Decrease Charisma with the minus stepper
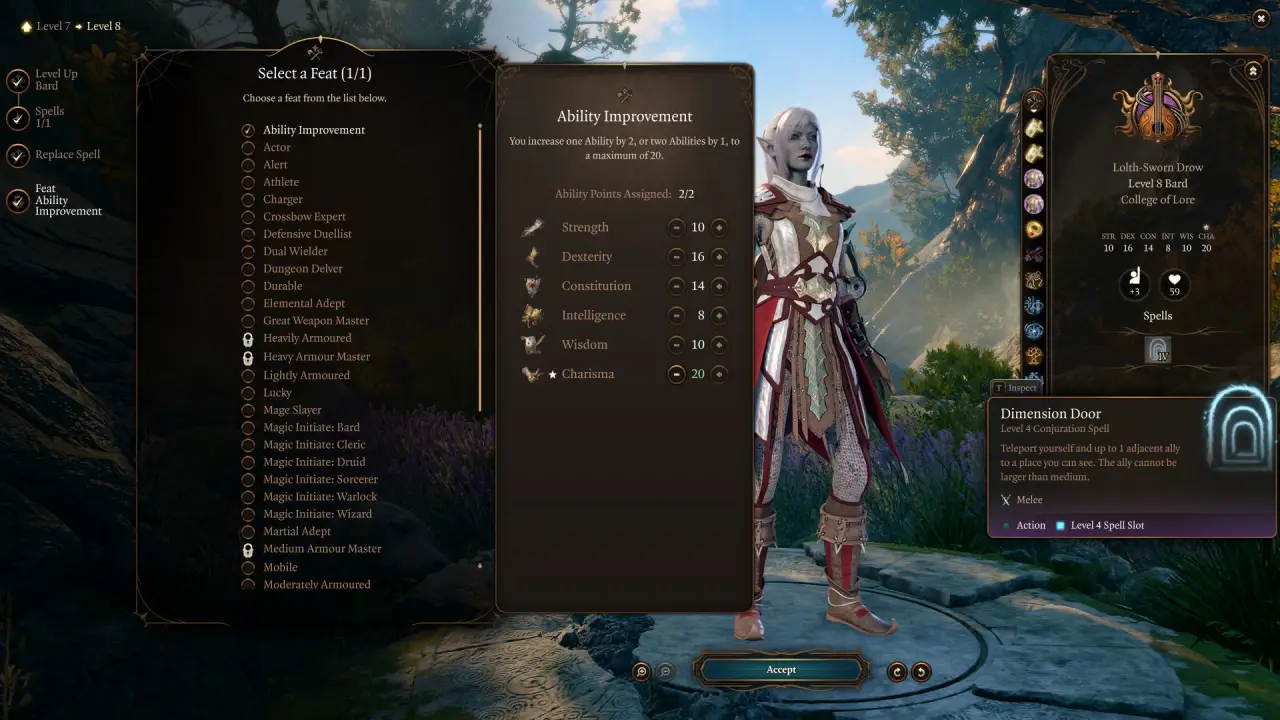Viewport: 1280px width, 720px height. coord(675,374)
